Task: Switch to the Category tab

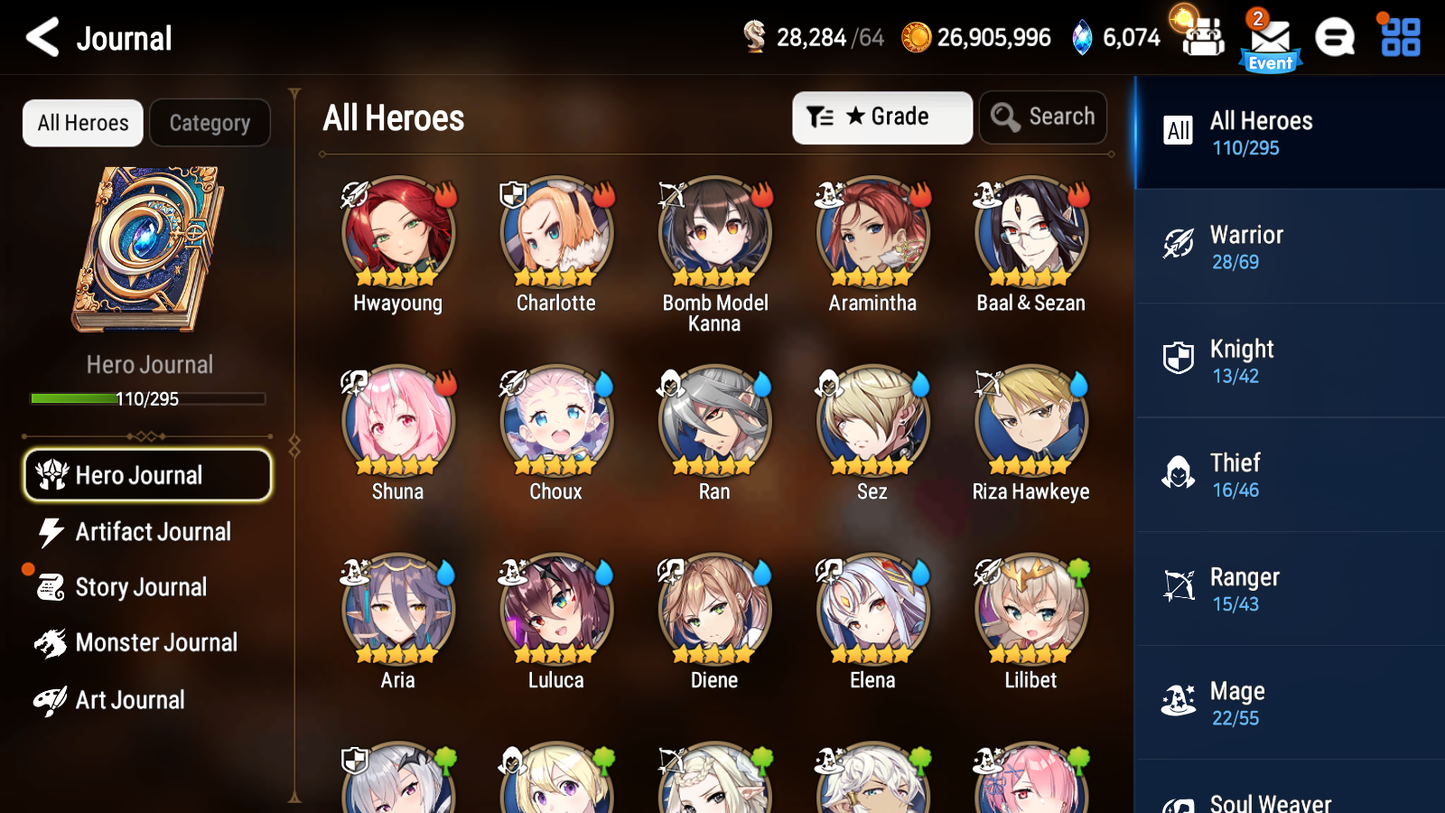Action: point(210,122)
